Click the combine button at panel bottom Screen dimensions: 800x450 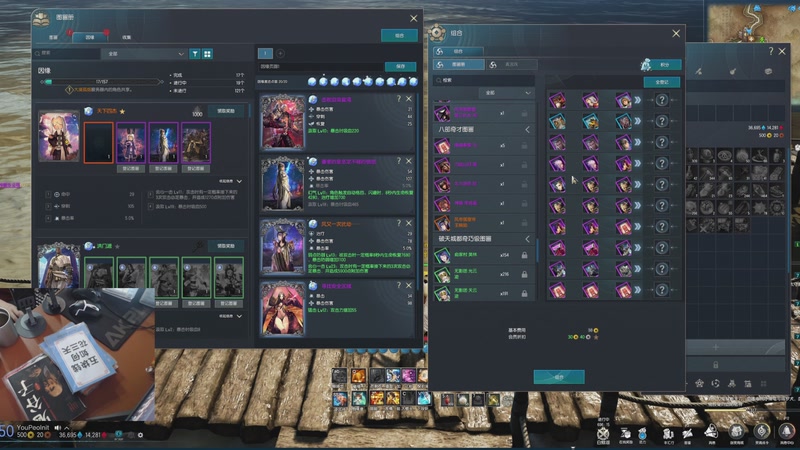pos(559,377)
